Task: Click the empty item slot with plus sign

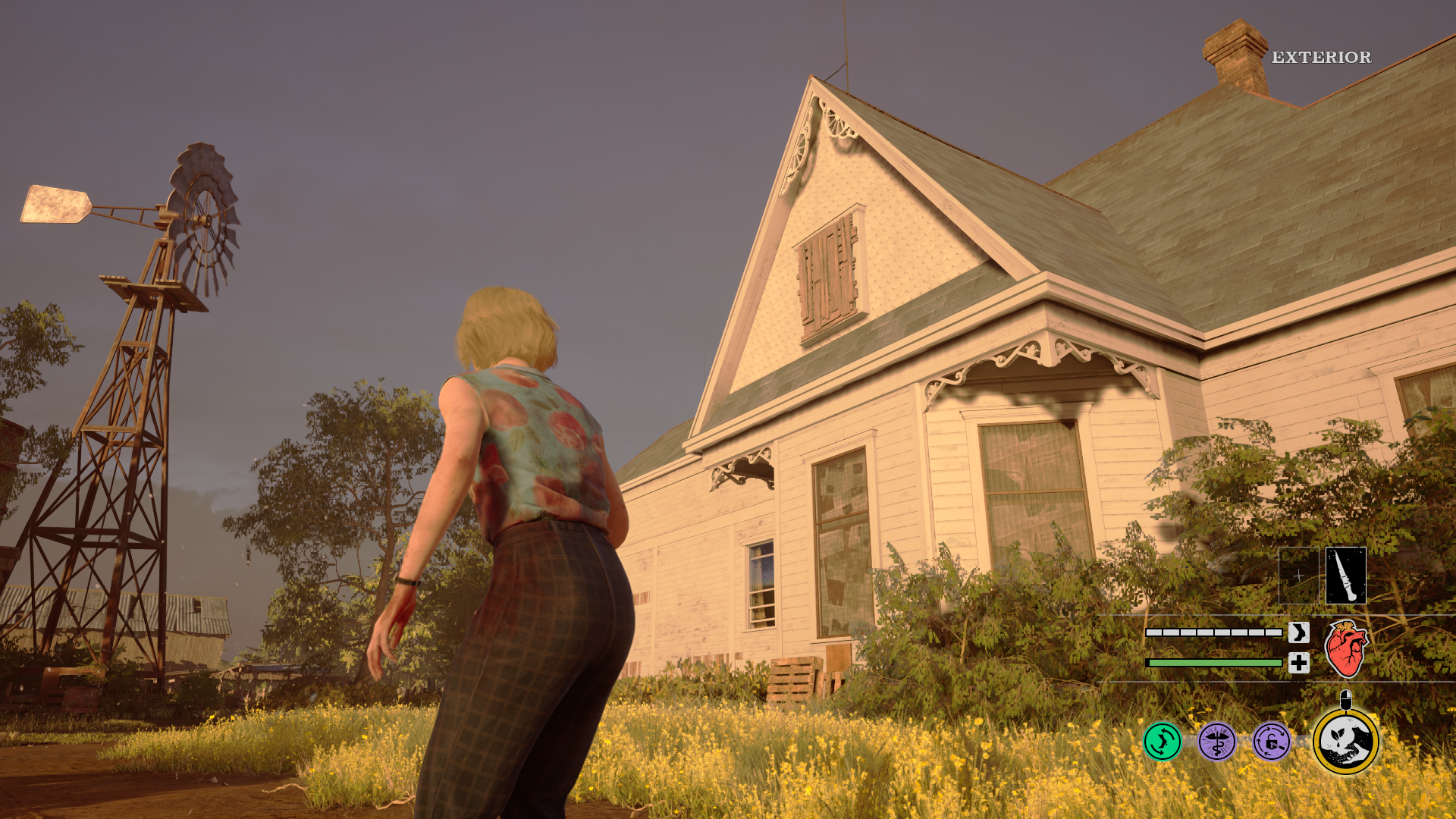Action: (1298, 576)
